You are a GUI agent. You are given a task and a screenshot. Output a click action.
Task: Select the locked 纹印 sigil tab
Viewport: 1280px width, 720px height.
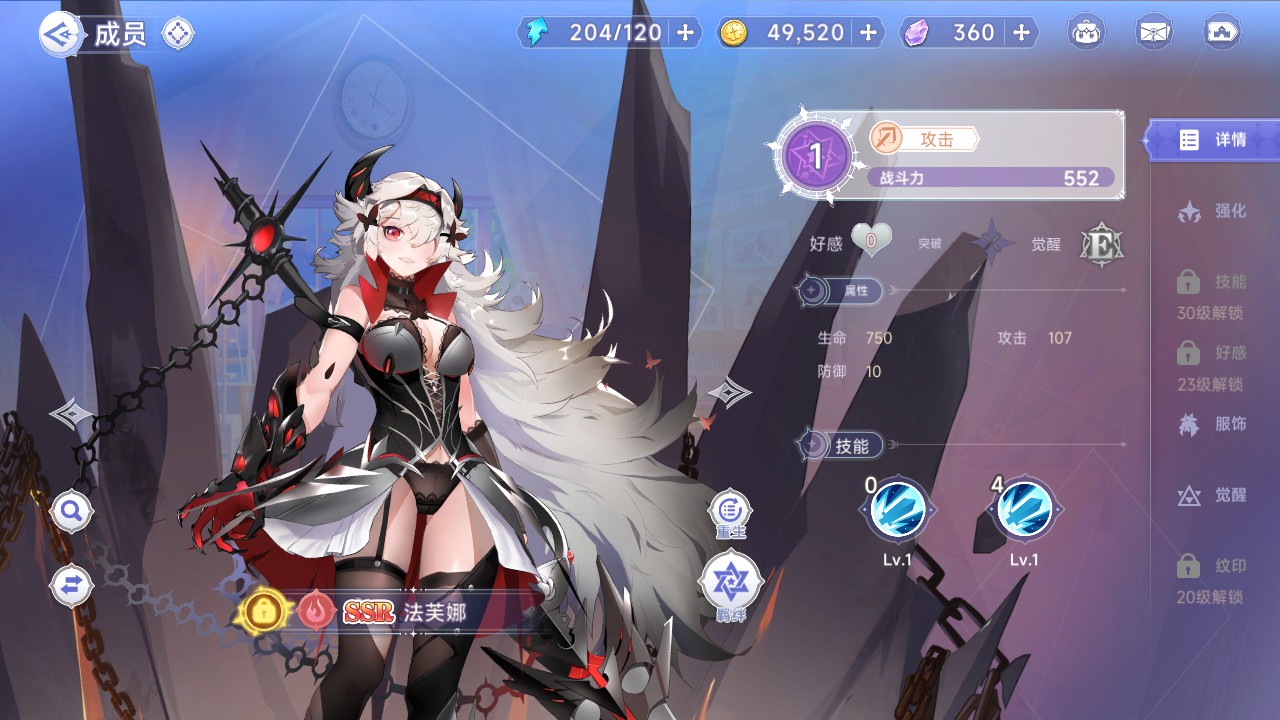1210,580
